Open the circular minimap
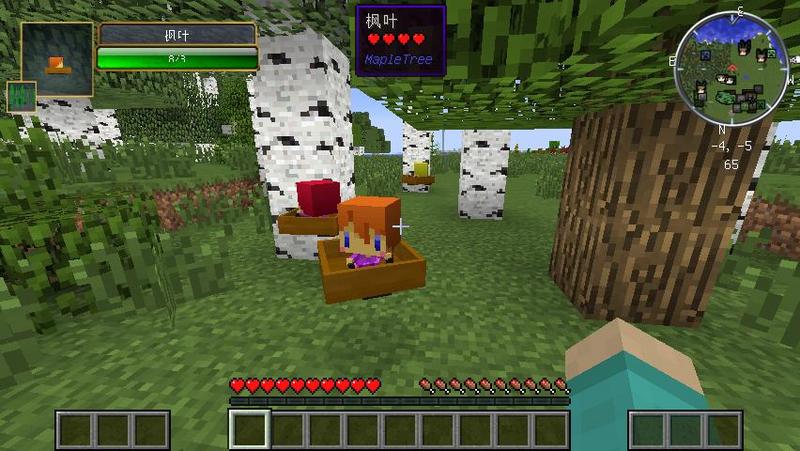 tap(728, 71)
